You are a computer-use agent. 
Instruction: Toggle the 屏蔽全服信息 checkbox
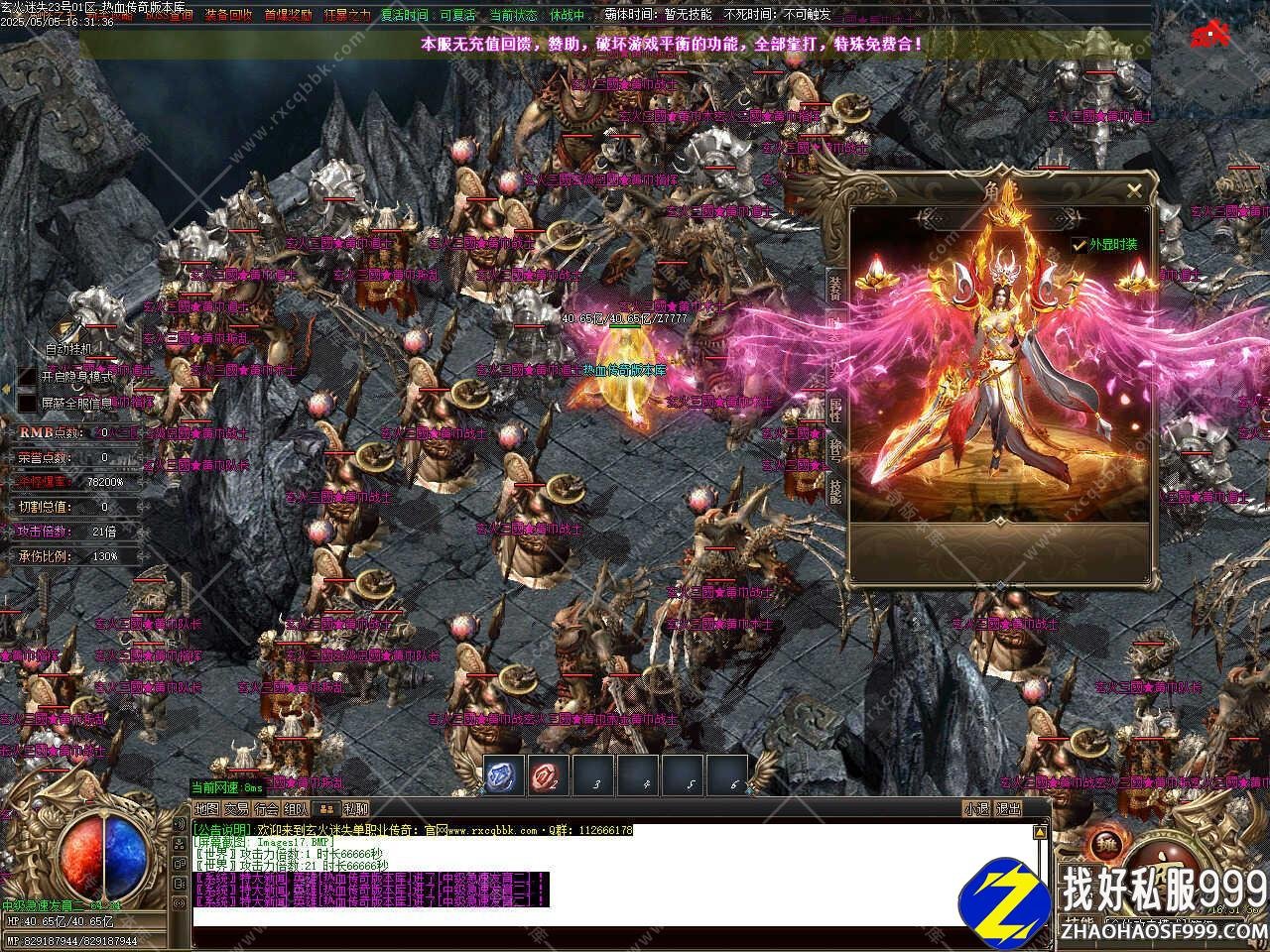(27, 403)
